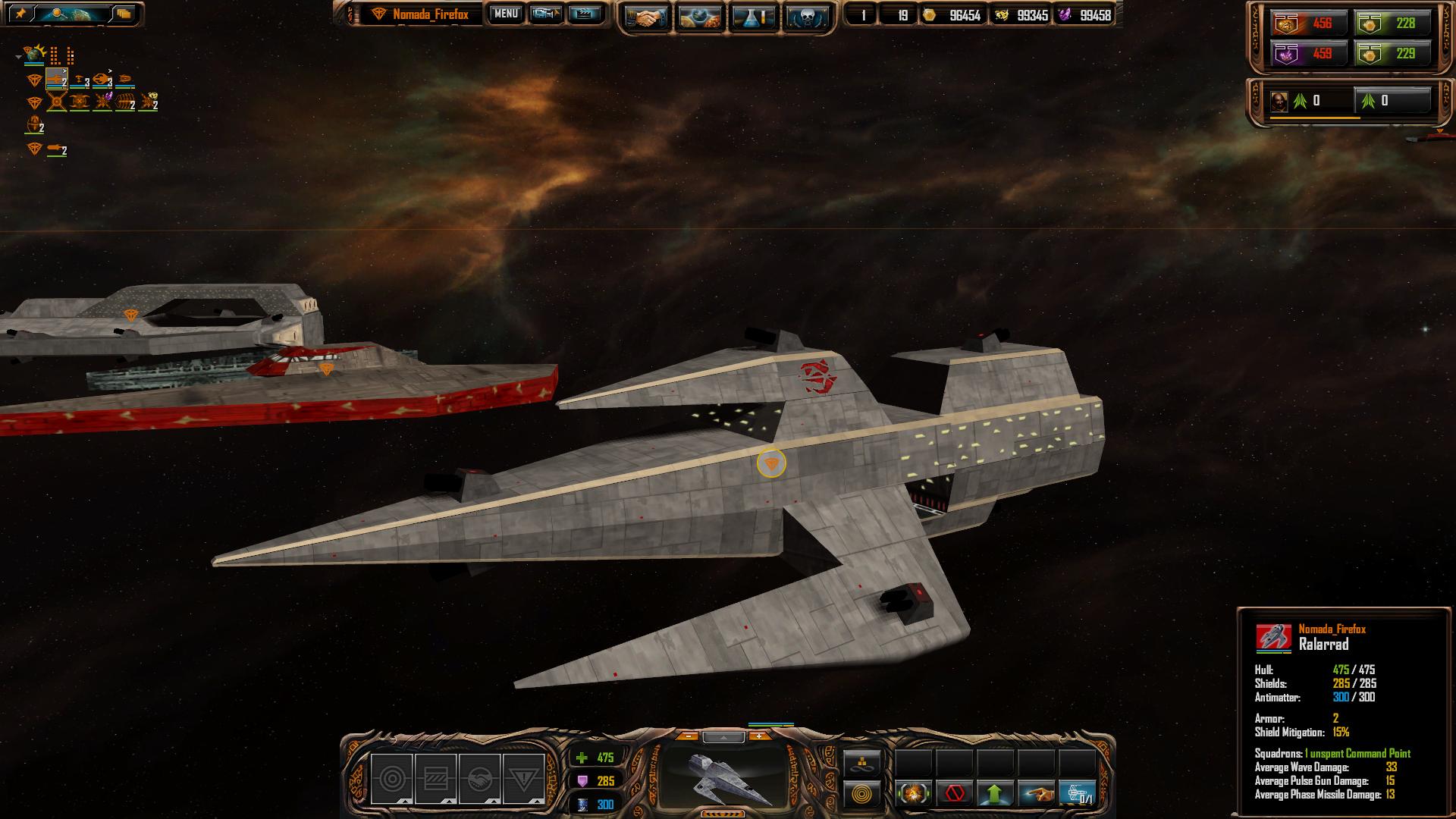Click the green up arrow command
The height and width of the screenshot is (819, 1456).
pos(995,794)
